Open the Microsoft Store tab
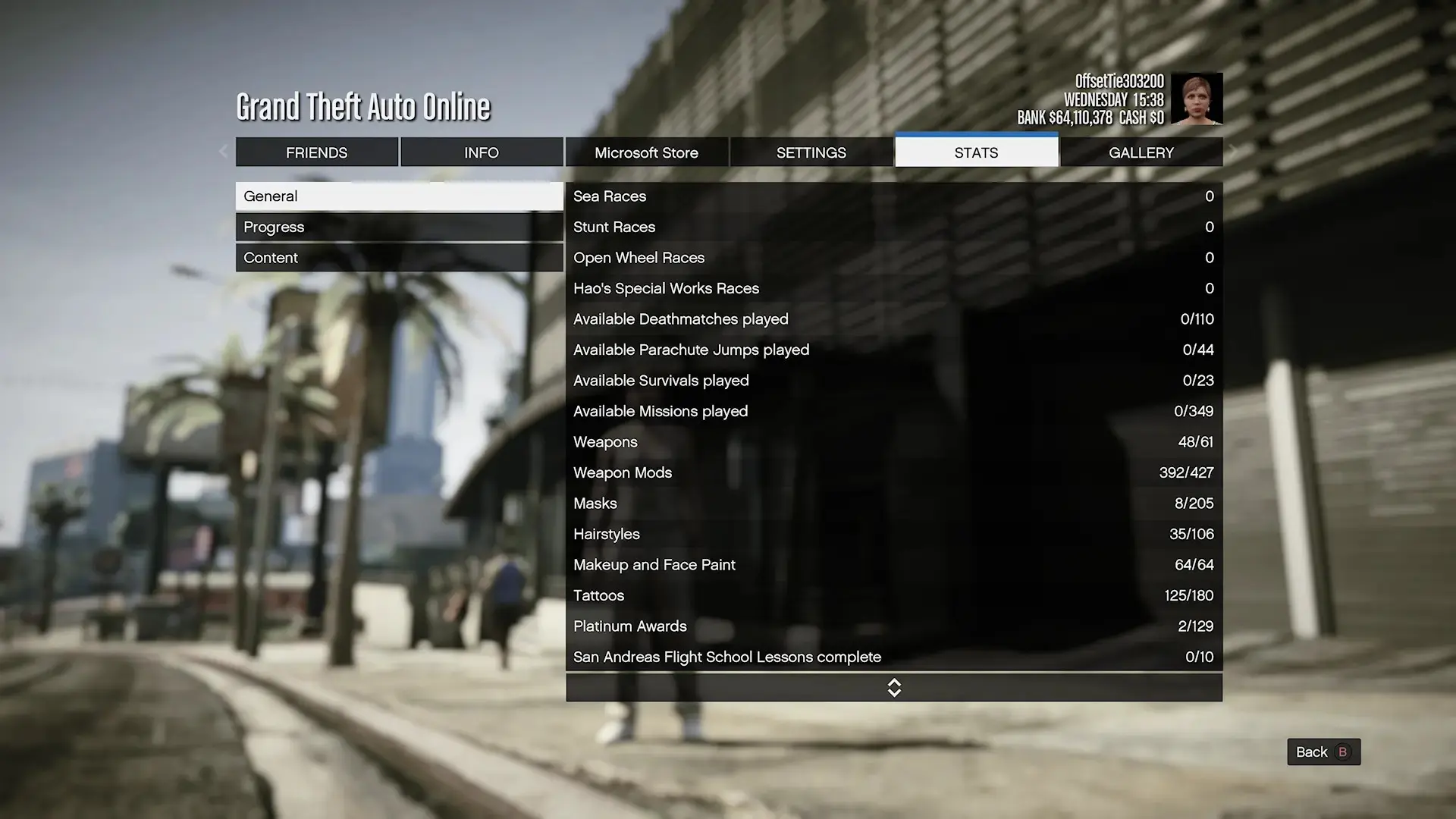 pyautogui.click(x=647, y=152)
